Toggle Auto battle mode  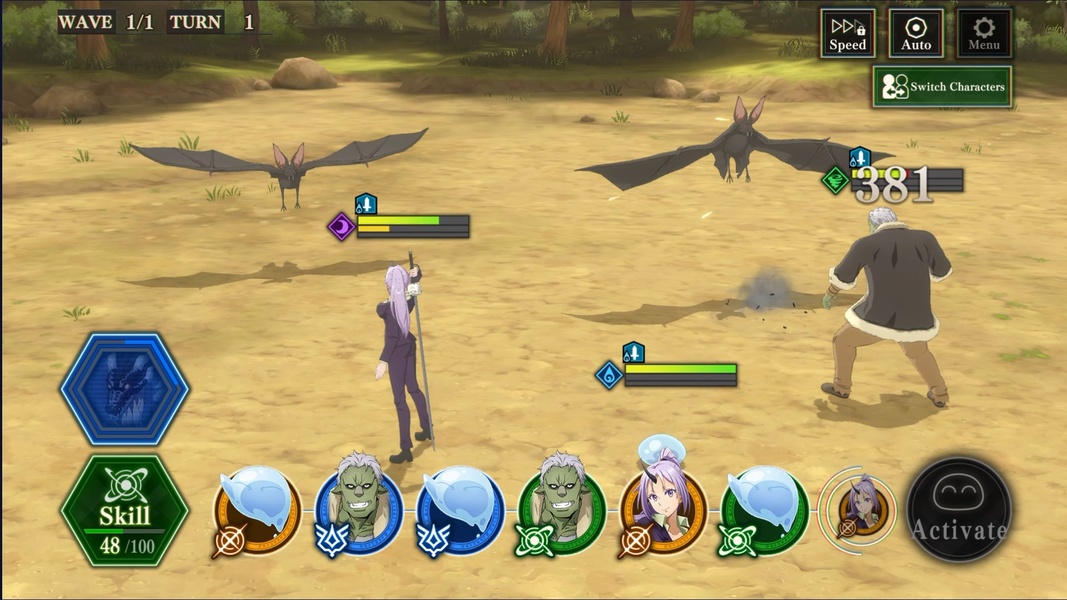(916, 33)
